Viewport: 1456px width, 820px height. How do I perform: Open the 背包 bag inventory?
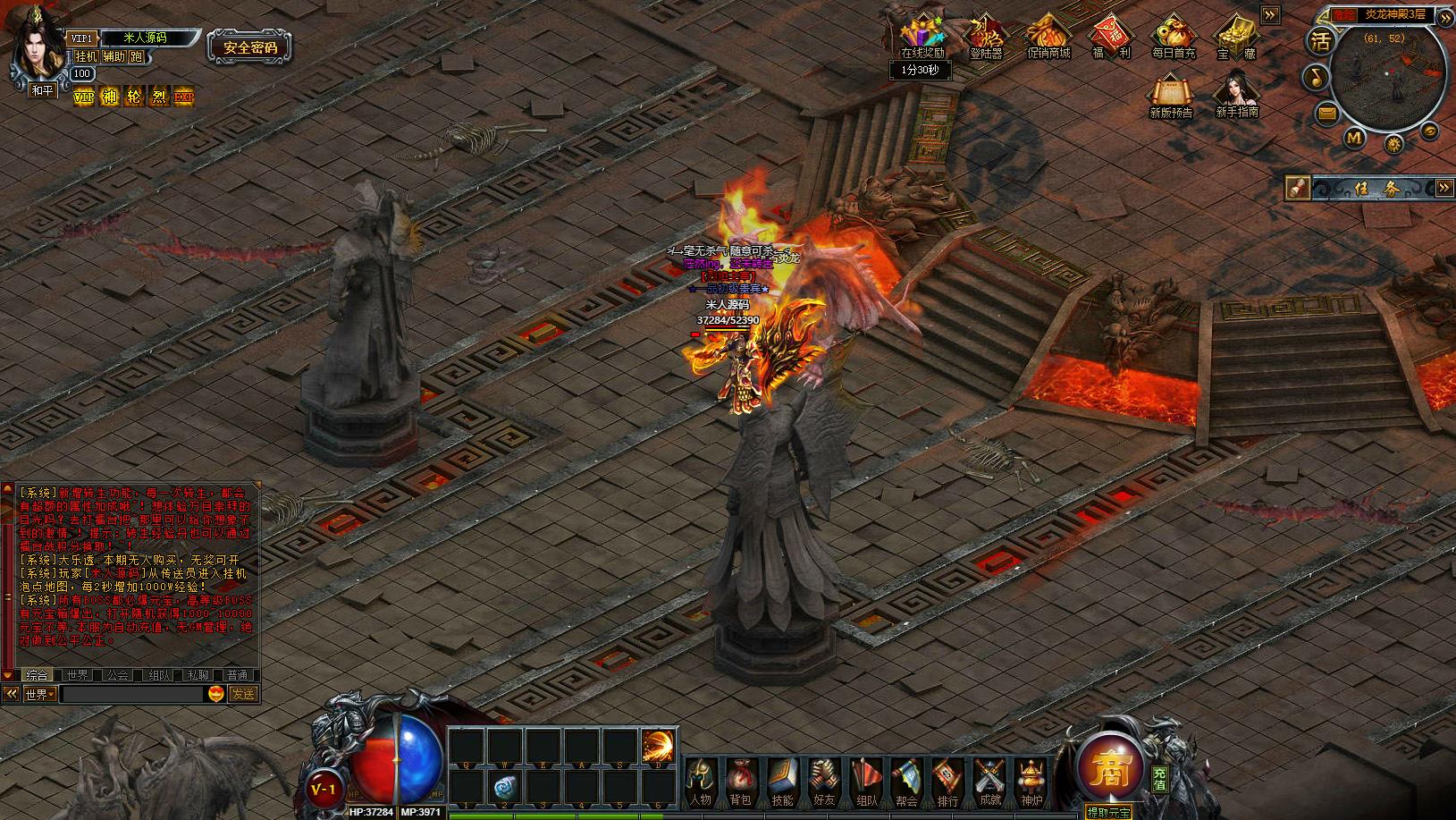click(x=741, y=782)
